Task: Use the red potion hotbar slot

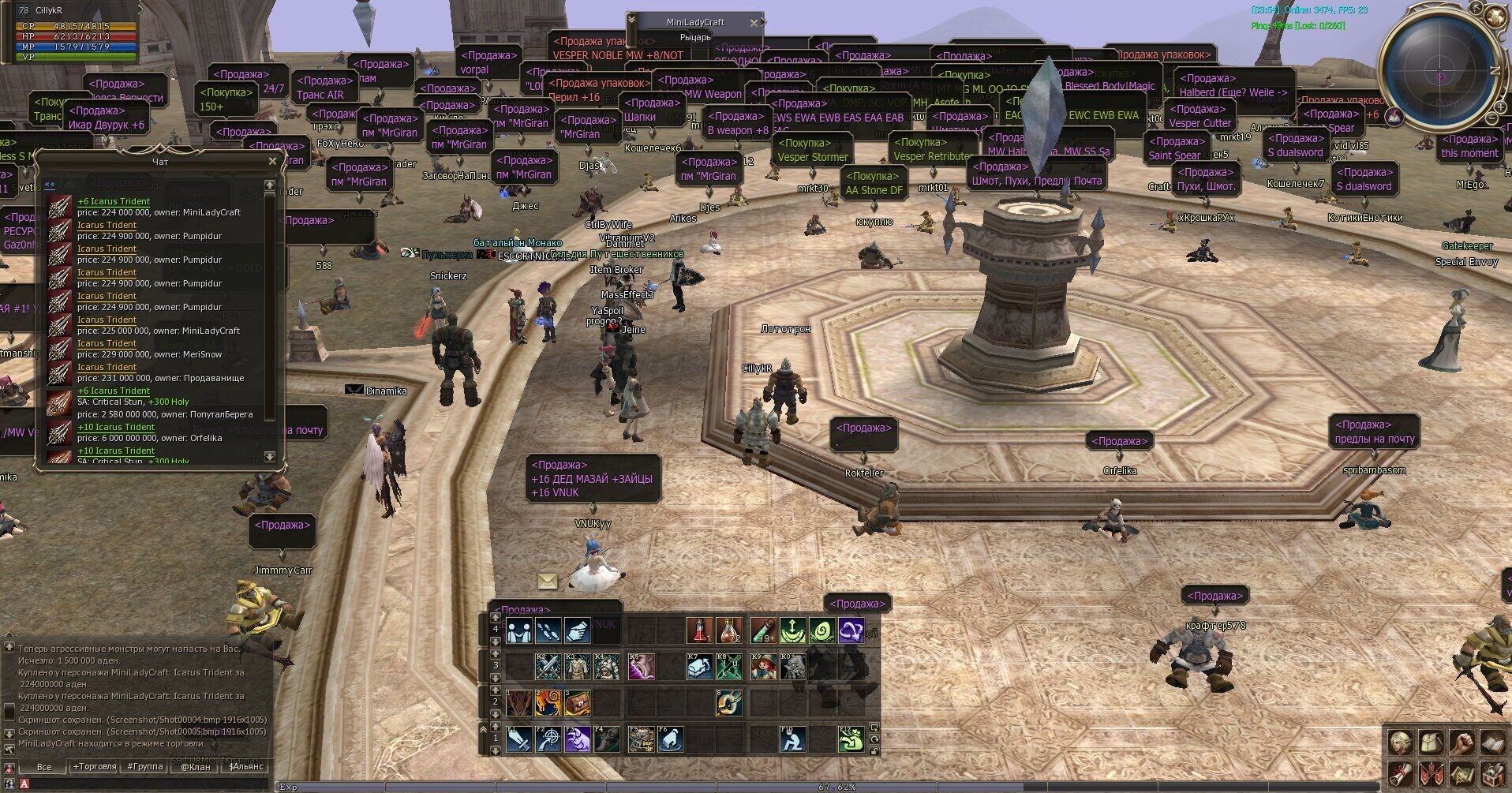Action: 699,630
